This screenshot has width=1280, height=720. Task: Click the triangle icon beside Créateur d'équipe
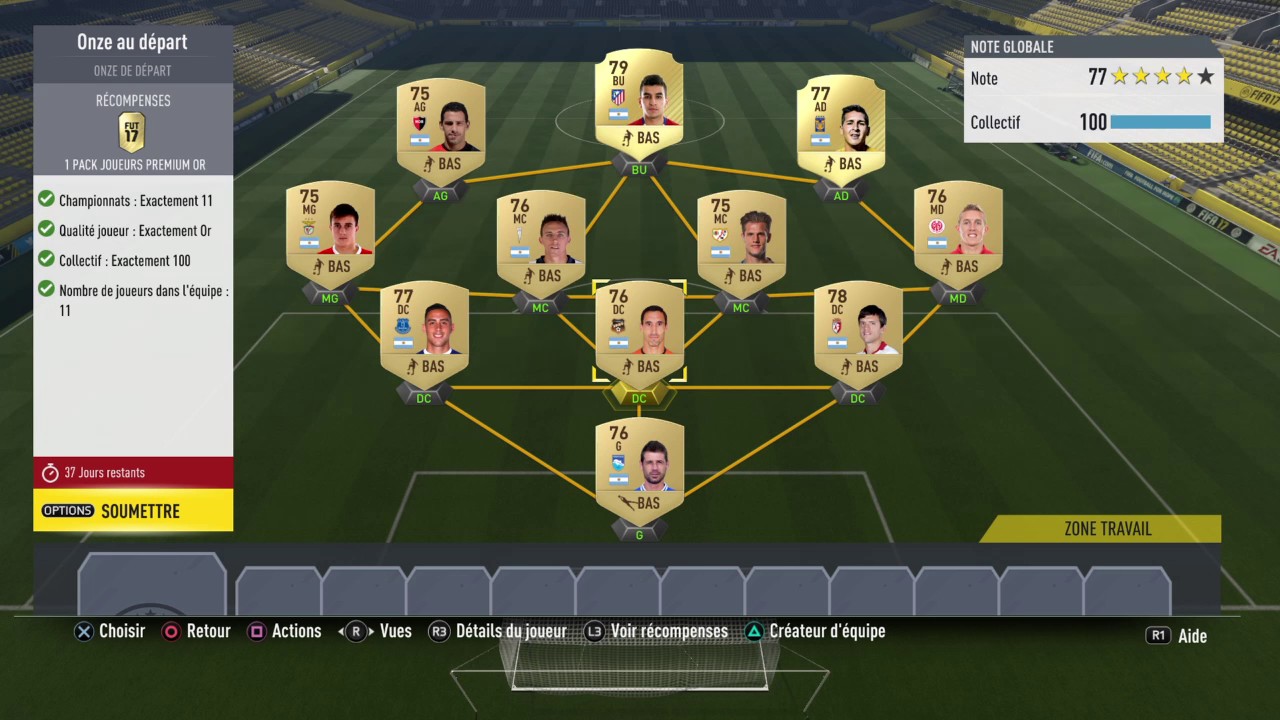(x=754, y=631)
